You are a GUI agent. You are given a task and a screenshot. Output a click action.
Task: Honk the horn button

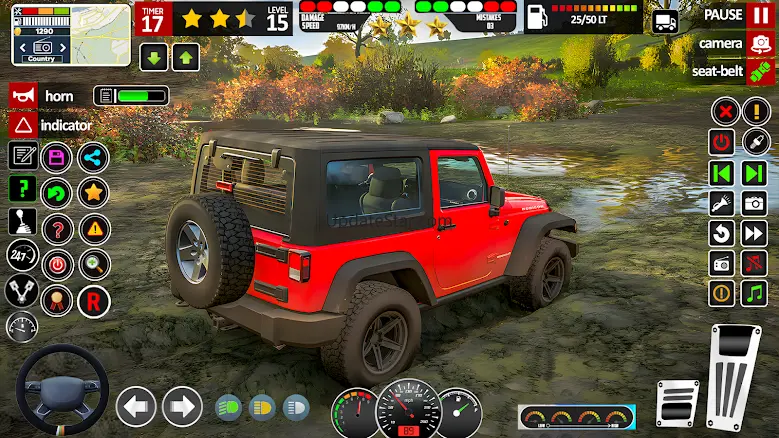(23, 96)
